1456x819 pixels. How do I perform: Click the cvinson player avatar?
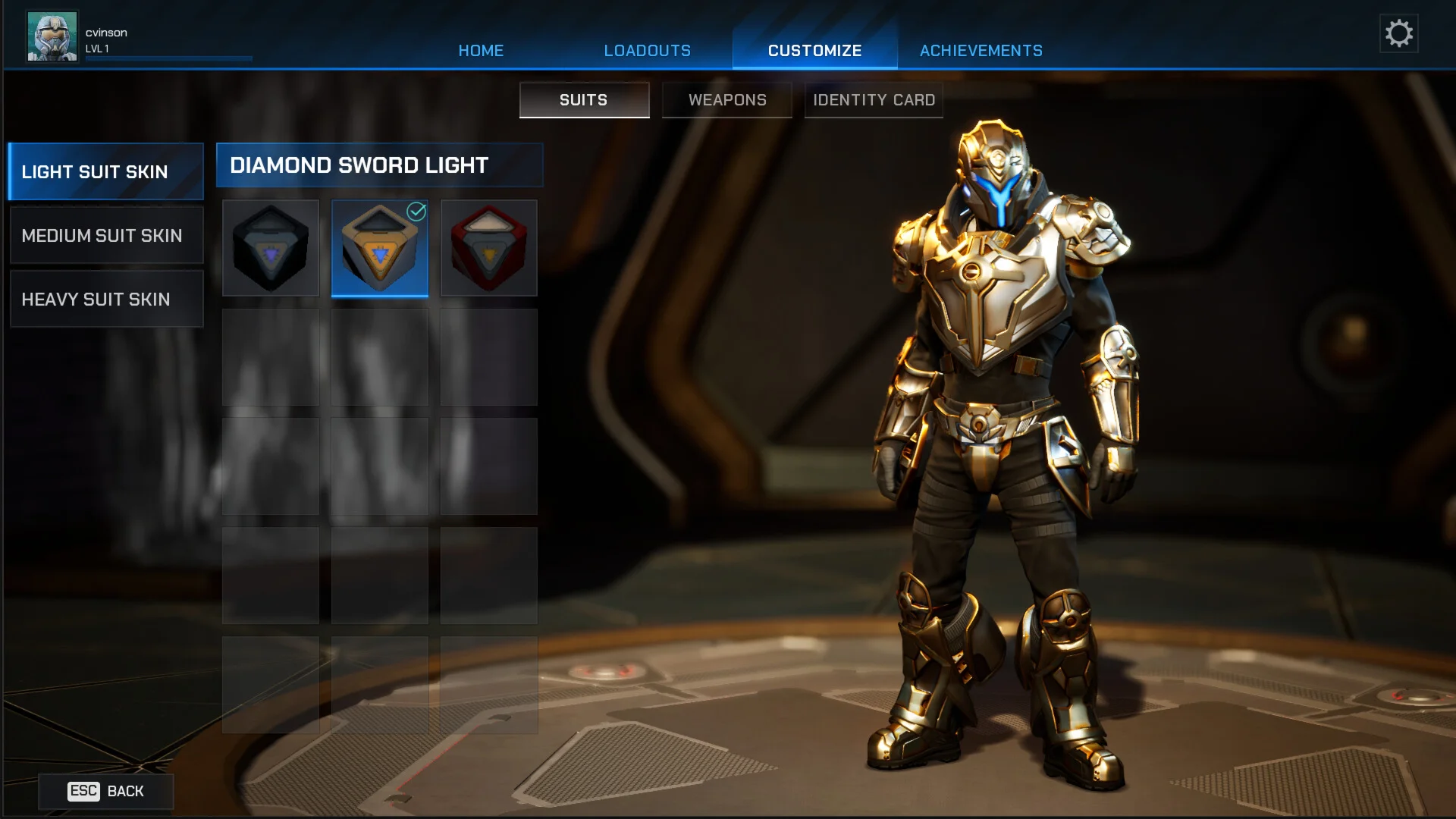[x=52, y=36]
